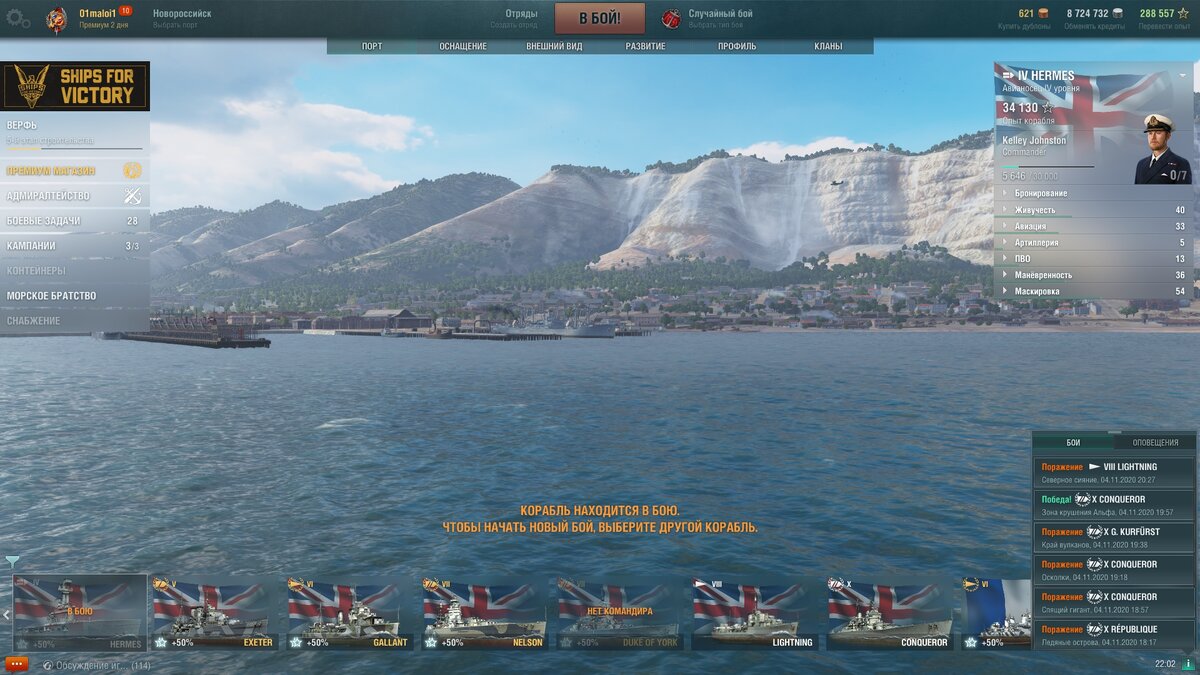Select the Lightning ship card
The height and width of the screenshot is (675, 1200).
pos(753,614)
